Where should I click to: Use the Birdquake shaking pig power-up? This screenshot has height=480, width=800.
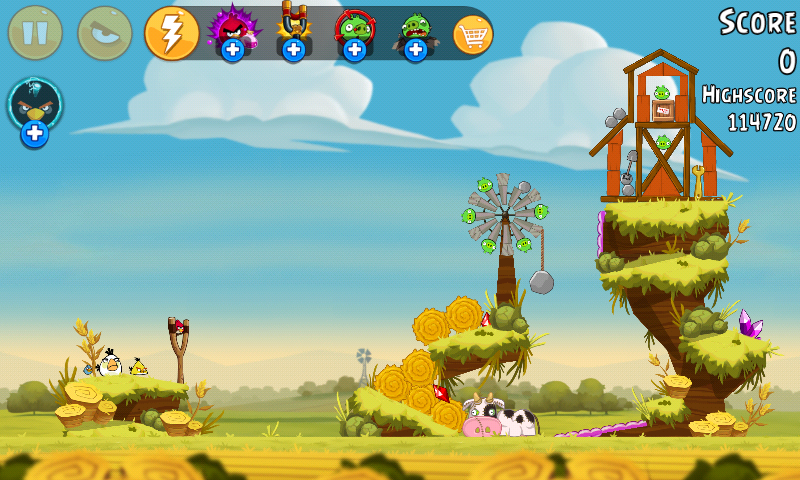(x=415, y=30)
